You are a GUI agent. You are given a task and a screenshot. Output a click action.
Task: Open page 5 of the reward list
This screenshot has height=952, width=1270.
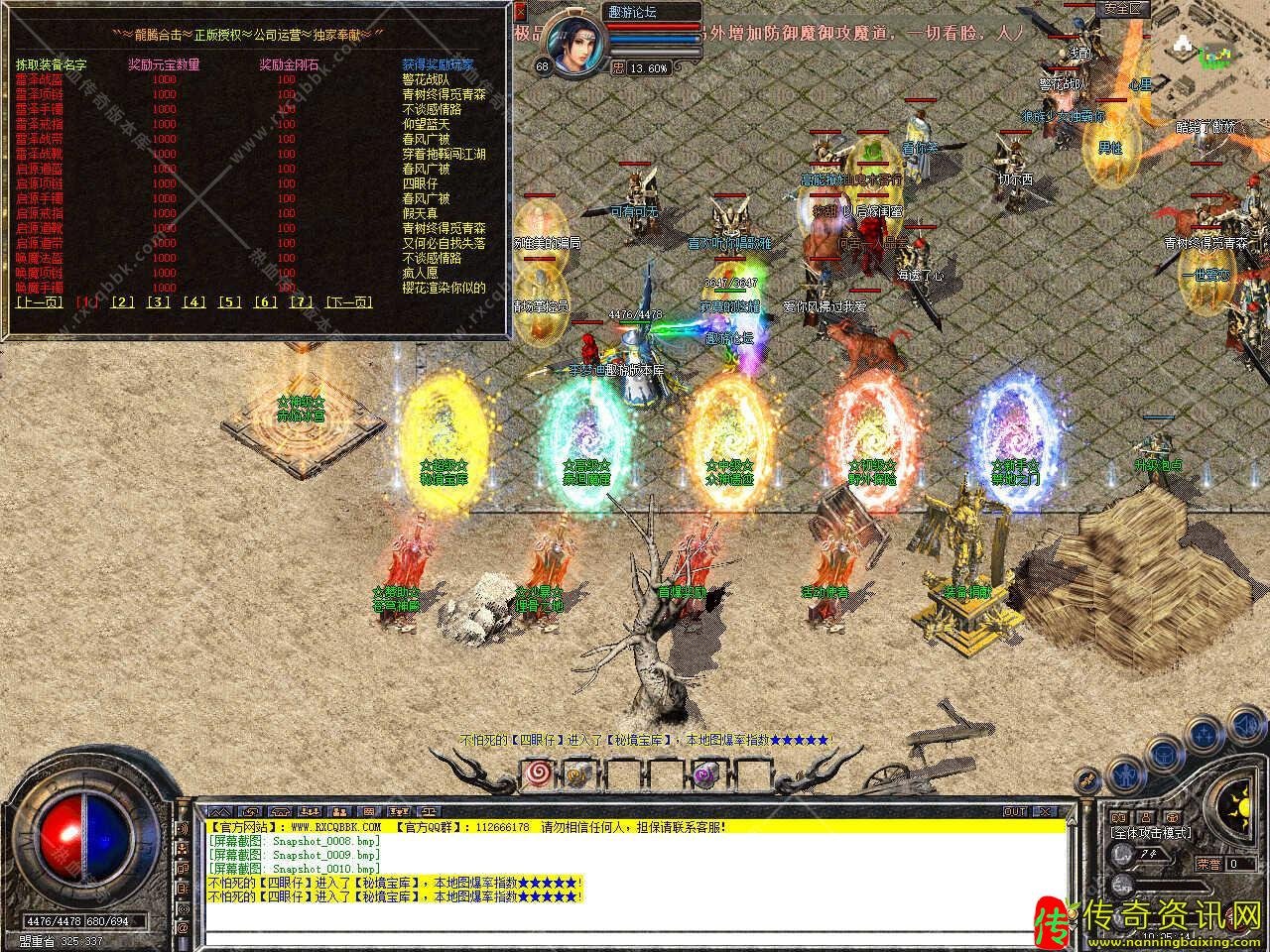pyautogui.click(x=230, y=302)
